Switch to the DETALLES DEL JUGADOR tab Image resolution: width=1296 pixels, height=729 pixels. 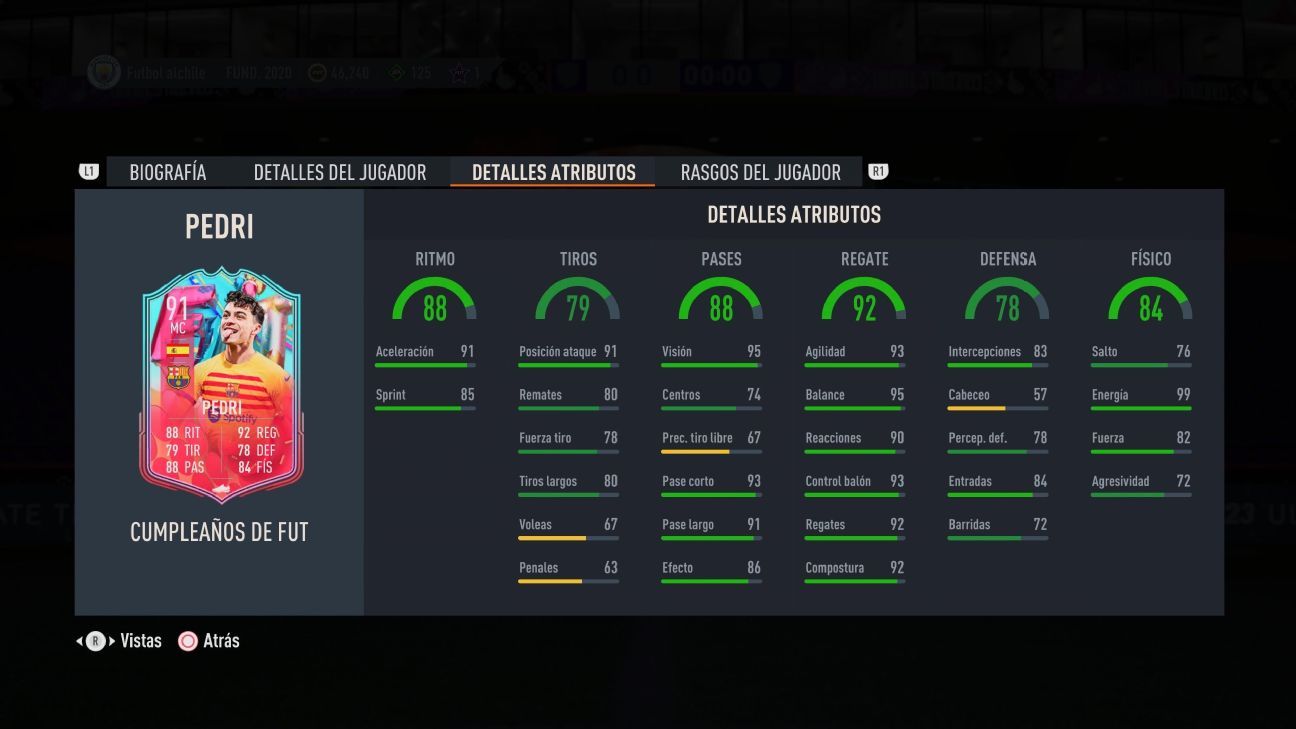coord(341,171)
